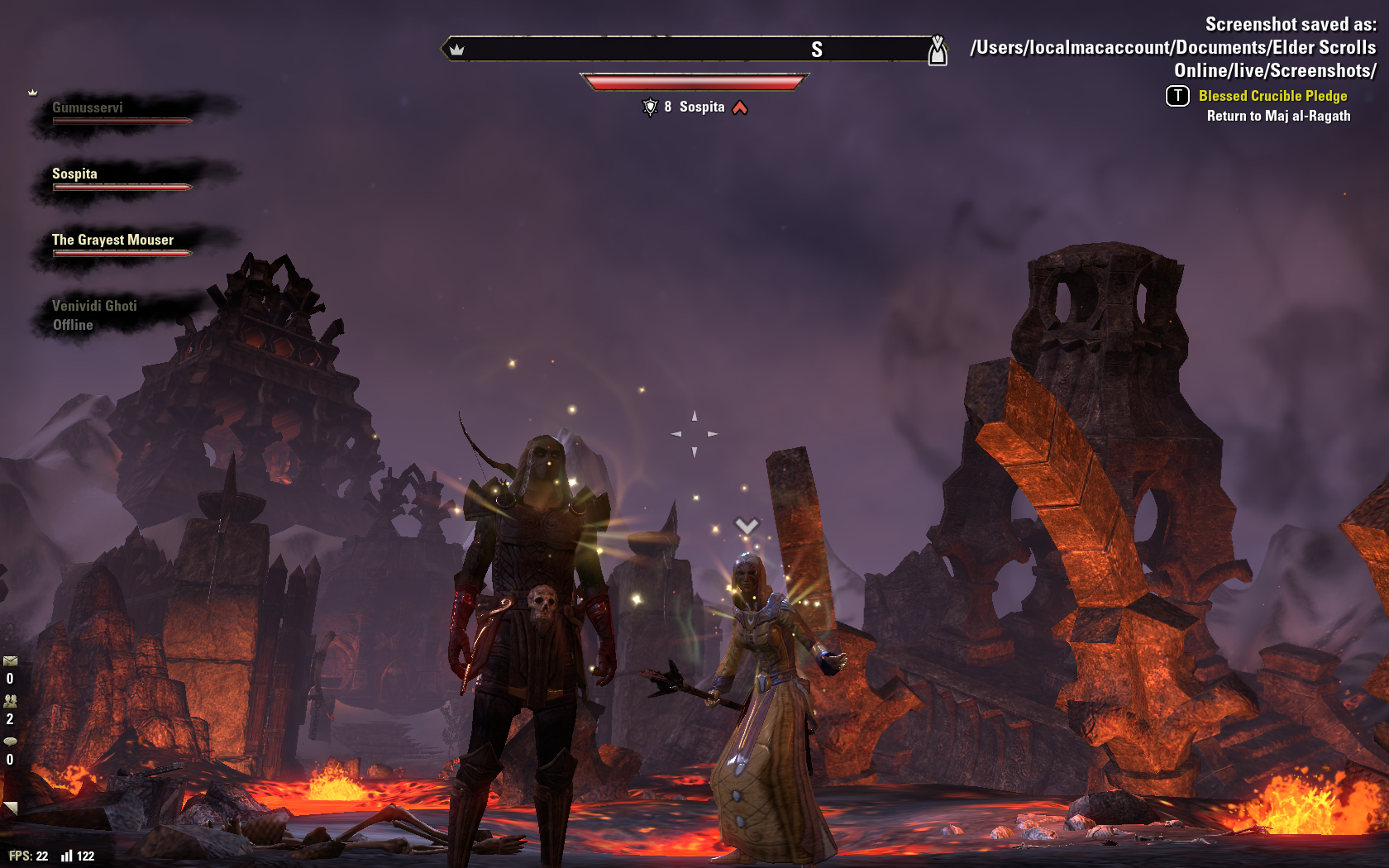This screenshot has height=868, width=1389.
Task: Click offline member Venividi Ghoti
Action: tap(94, 307)
